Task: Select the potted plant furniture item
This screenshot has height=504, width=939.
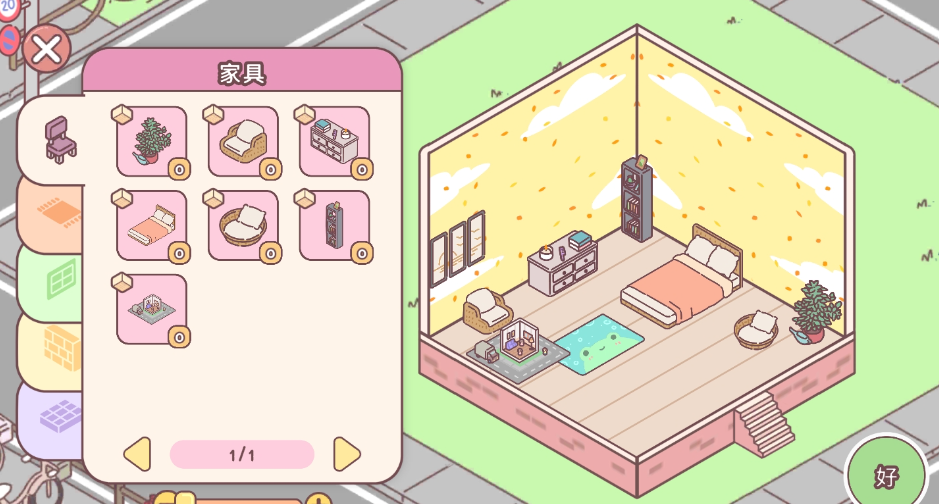Action: coord(152,141)
